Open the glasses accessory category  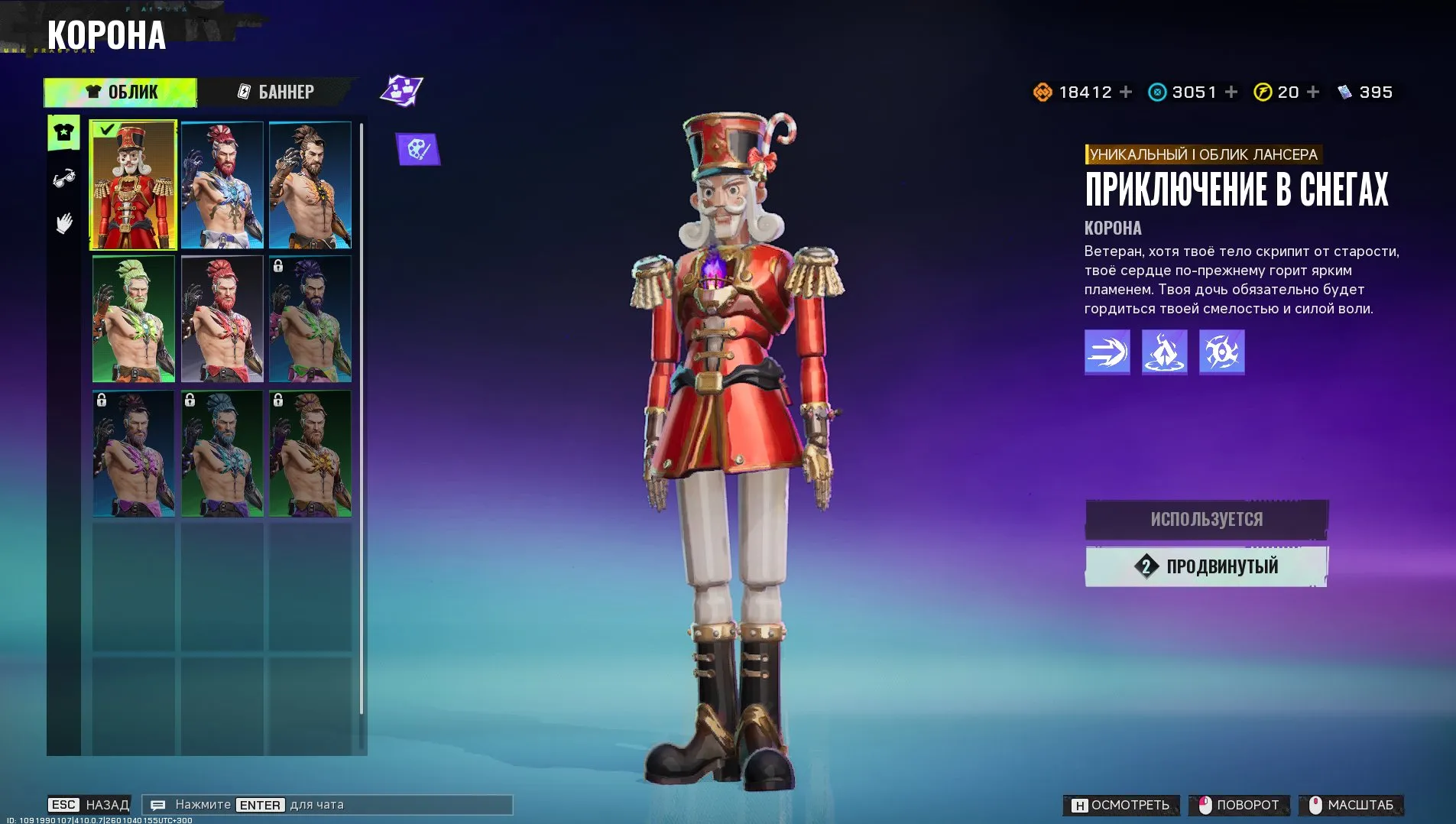coord(64,179)
